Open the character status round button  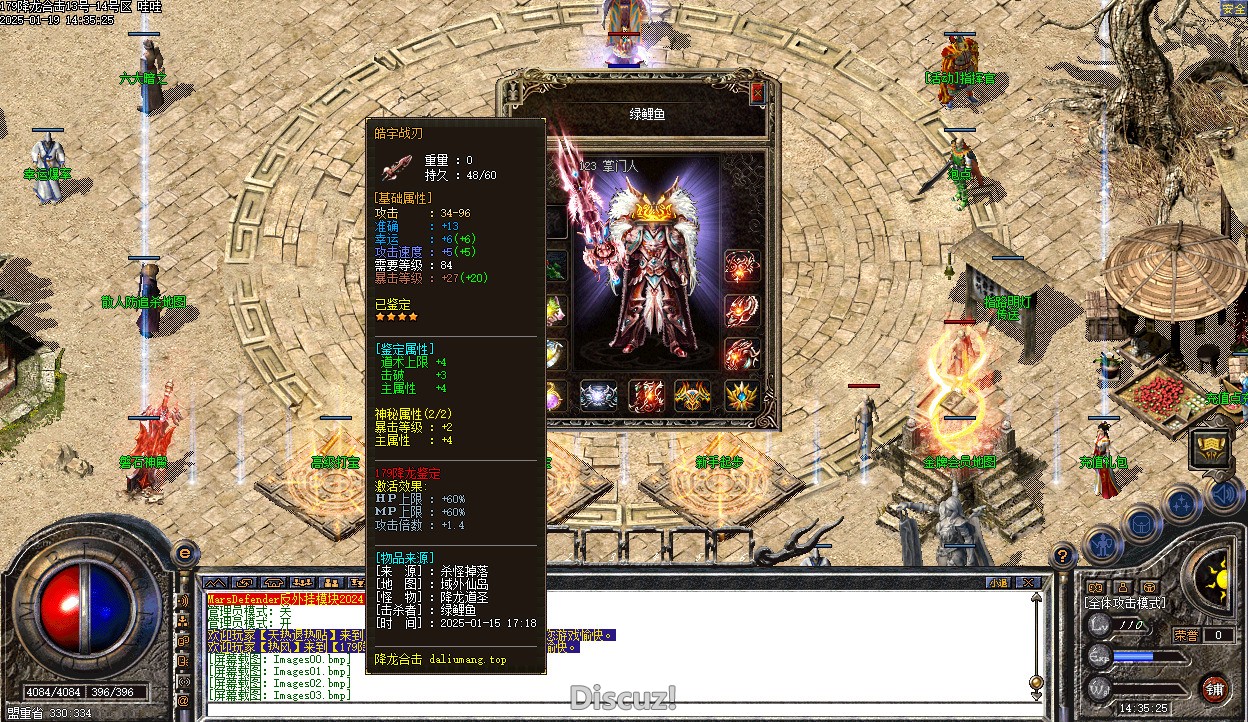pyautogui.click(x=1101, y=545)
